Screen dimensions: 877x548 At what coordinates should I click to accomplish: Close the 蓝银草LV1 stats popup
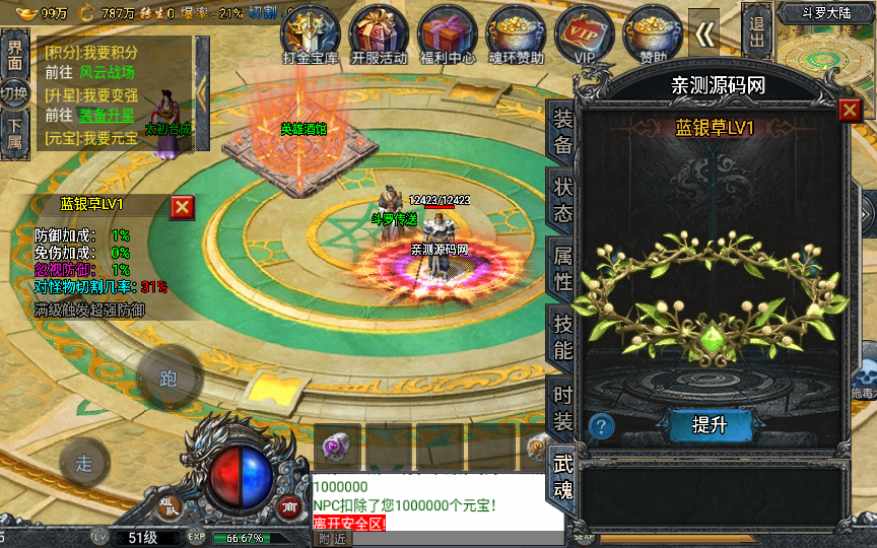click(182, 207)
